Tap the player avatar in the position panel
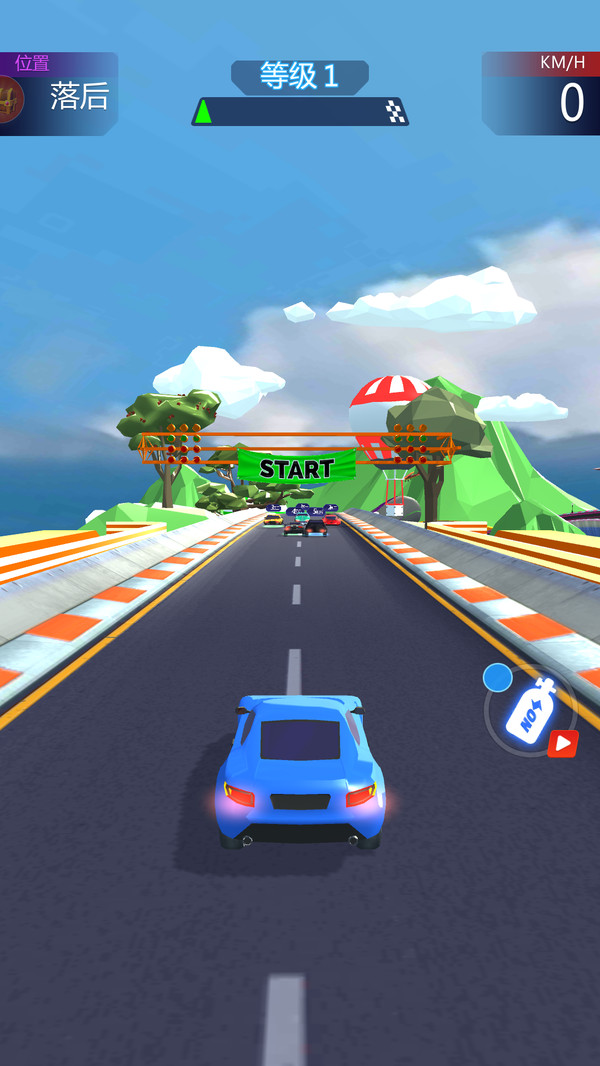Screen dimensions: 600x1066 10,99
